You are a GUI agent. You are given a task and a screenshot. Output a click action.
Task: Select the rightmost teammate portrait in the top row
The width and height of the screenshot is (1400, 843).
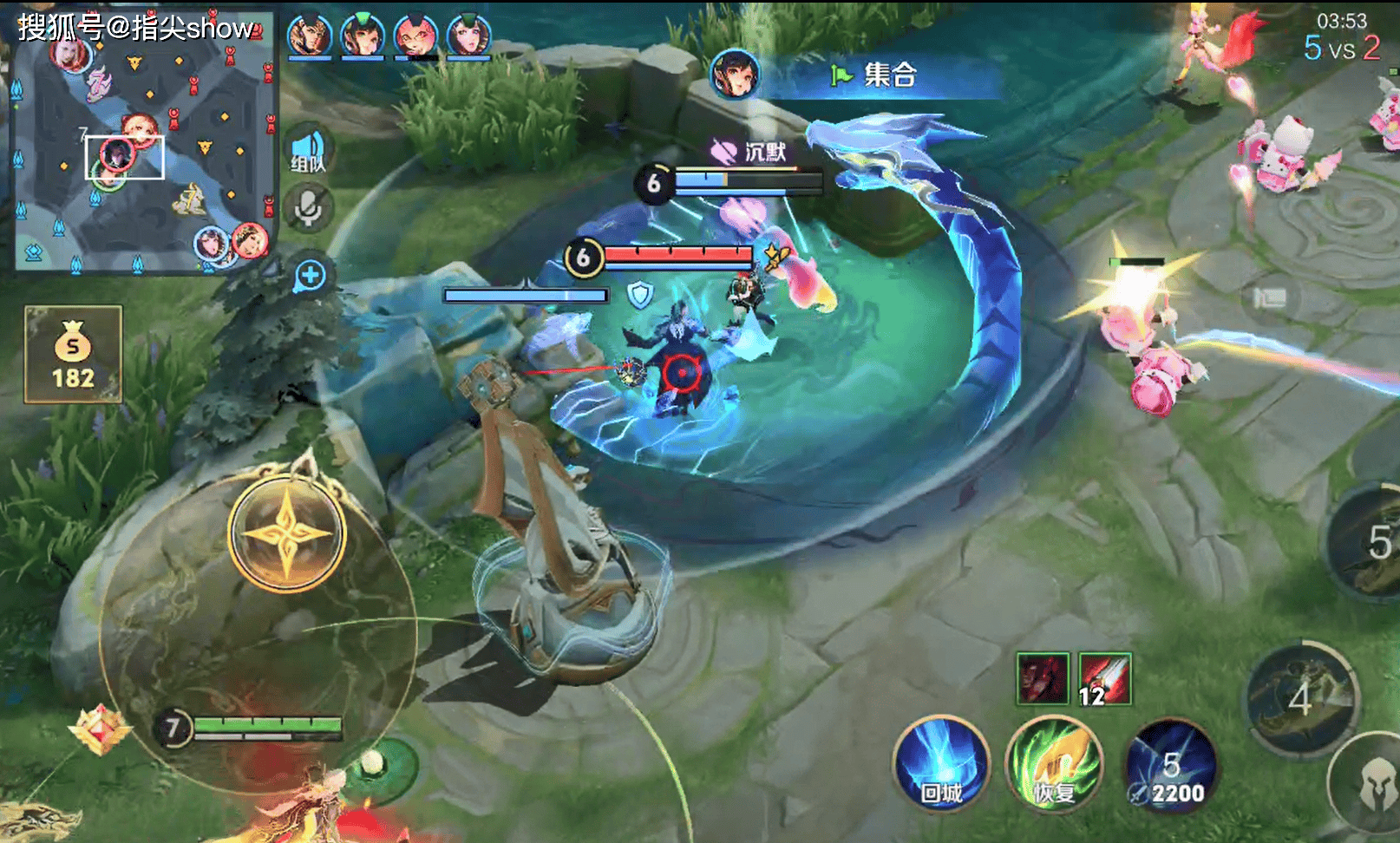(x=468, y=36)
